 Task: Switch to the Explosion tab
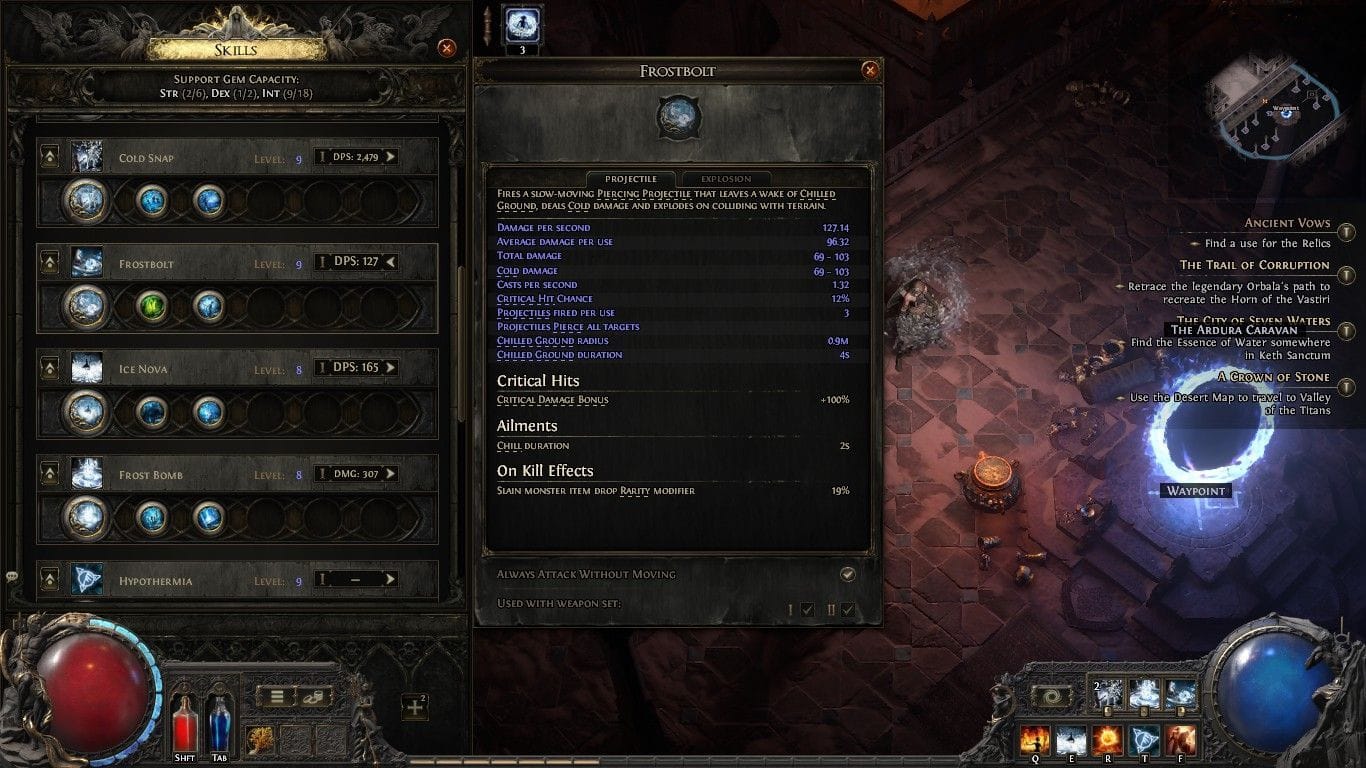point(727,179)
